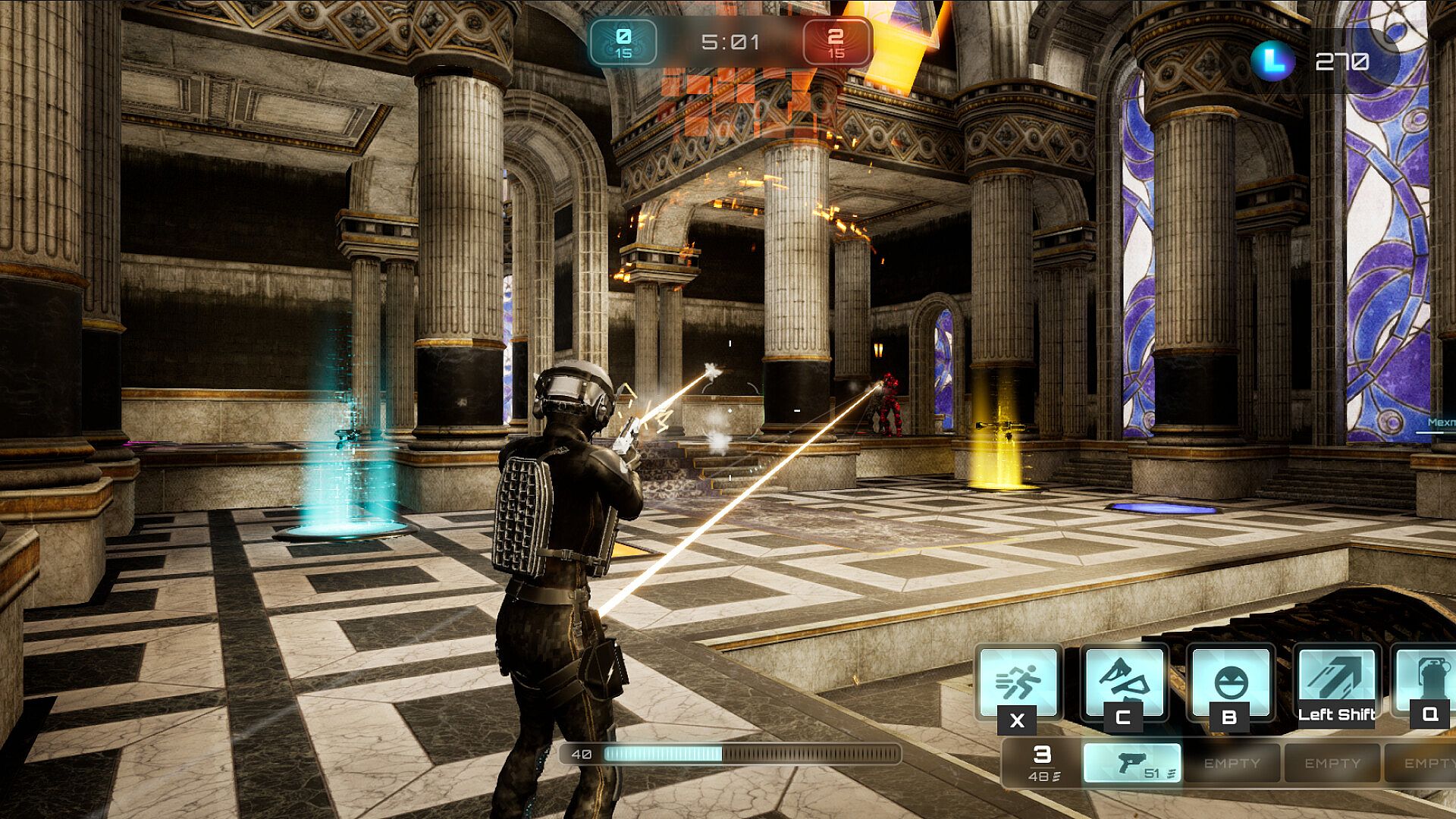This screenshot has width=1456, height=819.
Task: Activate the diagonal arrow dash ability
Action: pos(1336,679)
